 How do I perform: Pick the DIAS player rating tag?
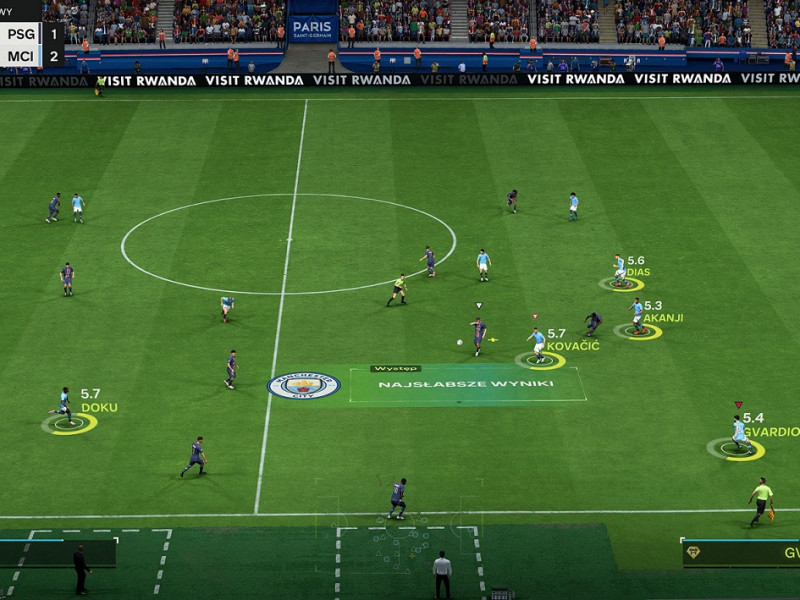click(x=637, y=266)
